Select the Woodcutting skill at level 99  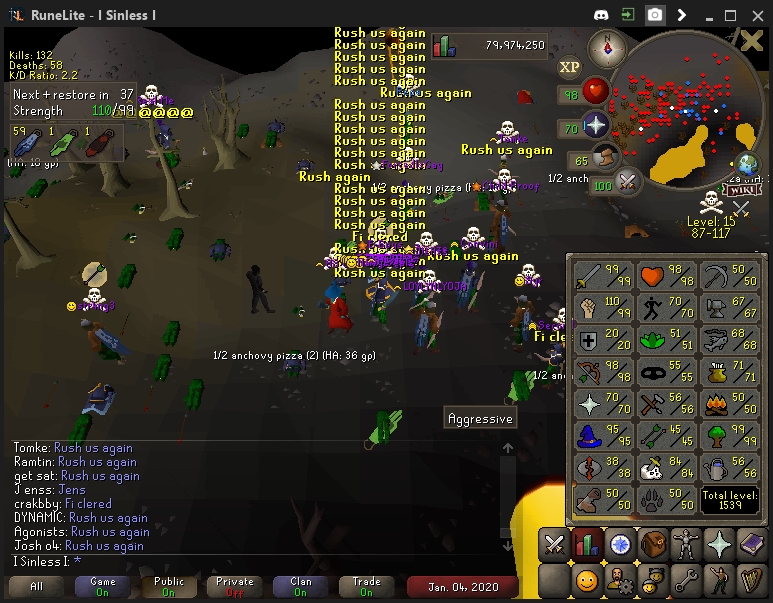point(731,435)
